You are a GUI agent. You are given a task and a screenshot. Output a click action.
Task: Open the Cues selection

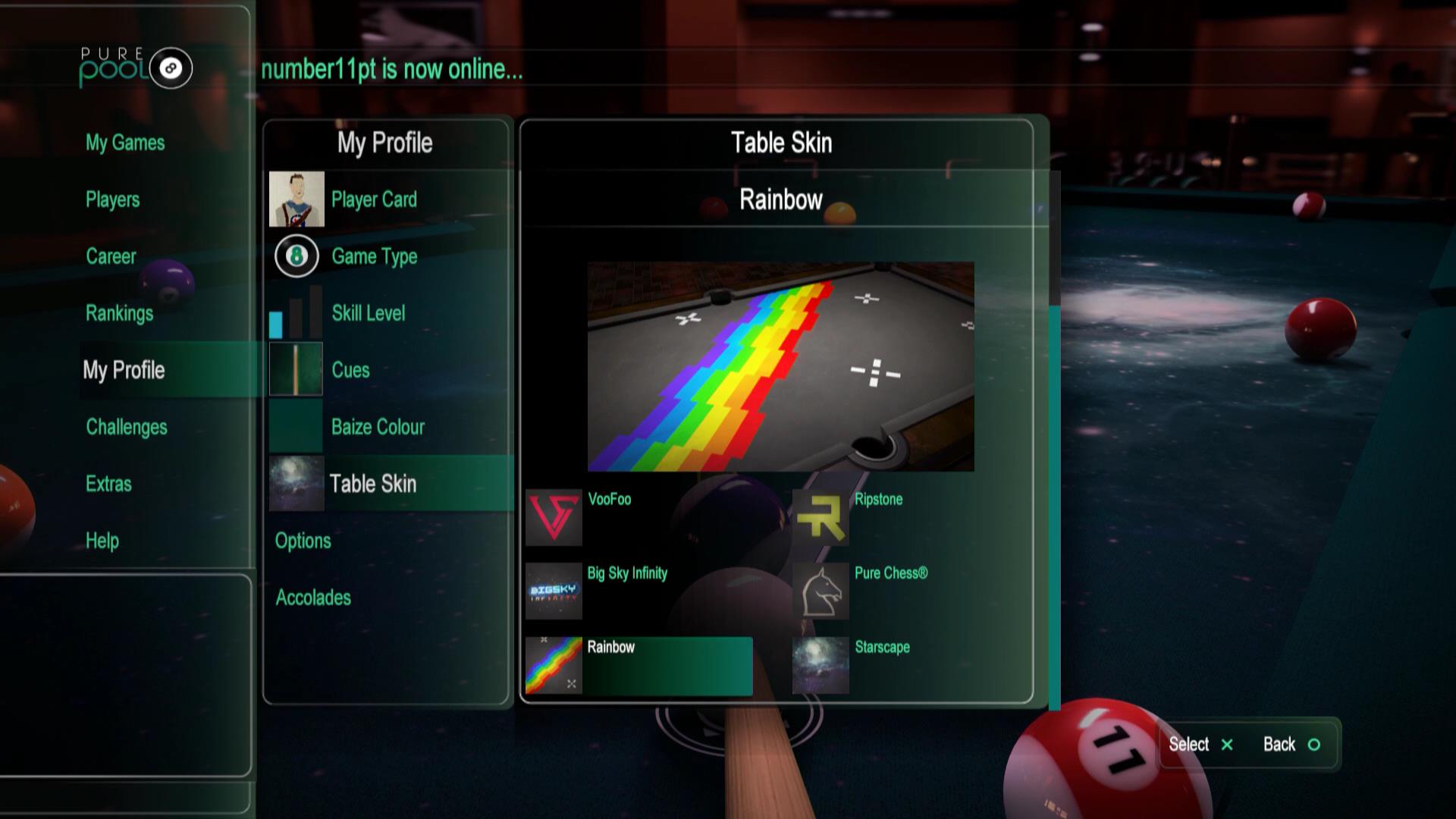(x=350, y=370)
